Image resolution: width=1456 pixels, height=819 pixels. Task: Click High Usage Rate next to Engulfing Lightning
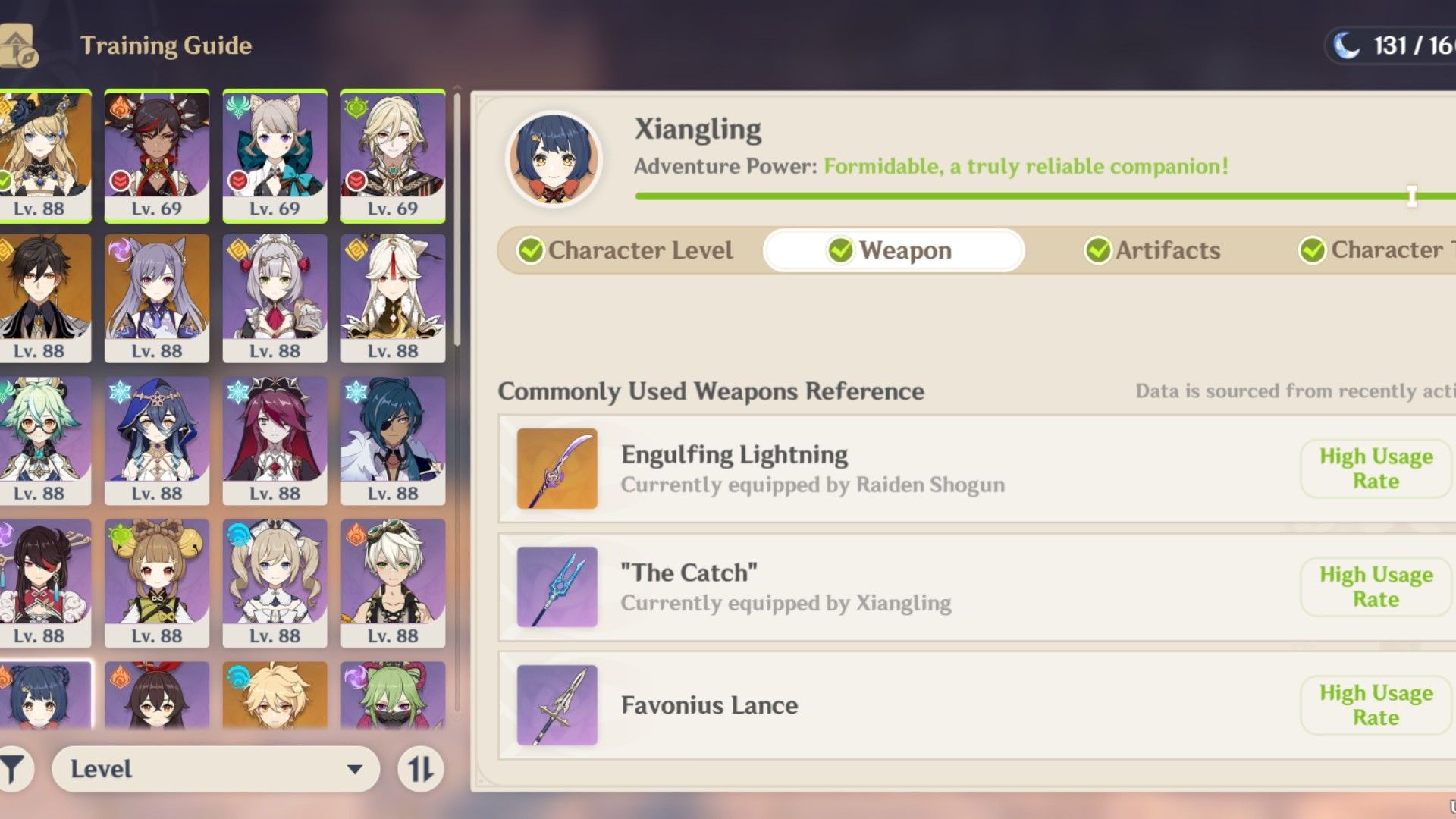pyautogui.click(x=1375, y=468)
